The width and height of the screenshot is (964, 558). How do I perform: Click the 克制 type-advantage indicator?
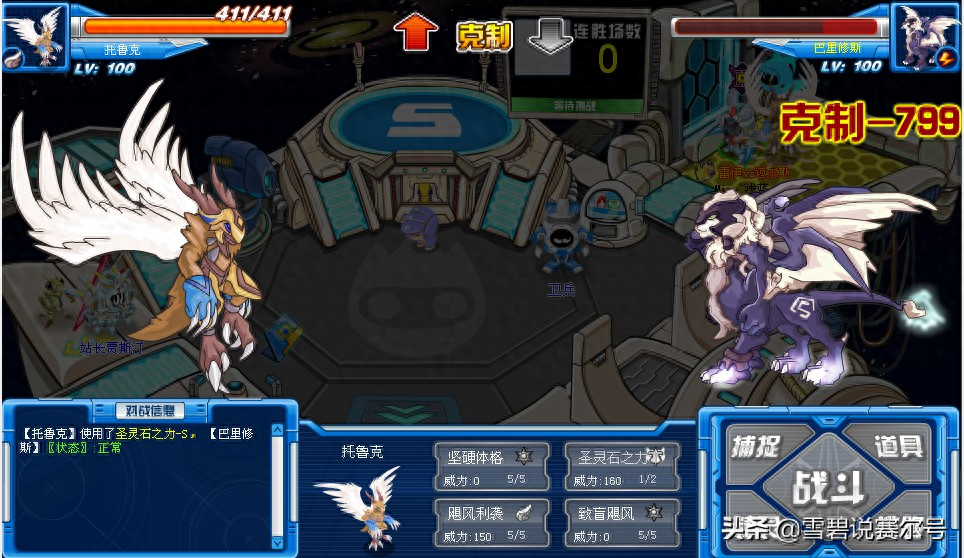pyautogui.click(x=484, y=37)
